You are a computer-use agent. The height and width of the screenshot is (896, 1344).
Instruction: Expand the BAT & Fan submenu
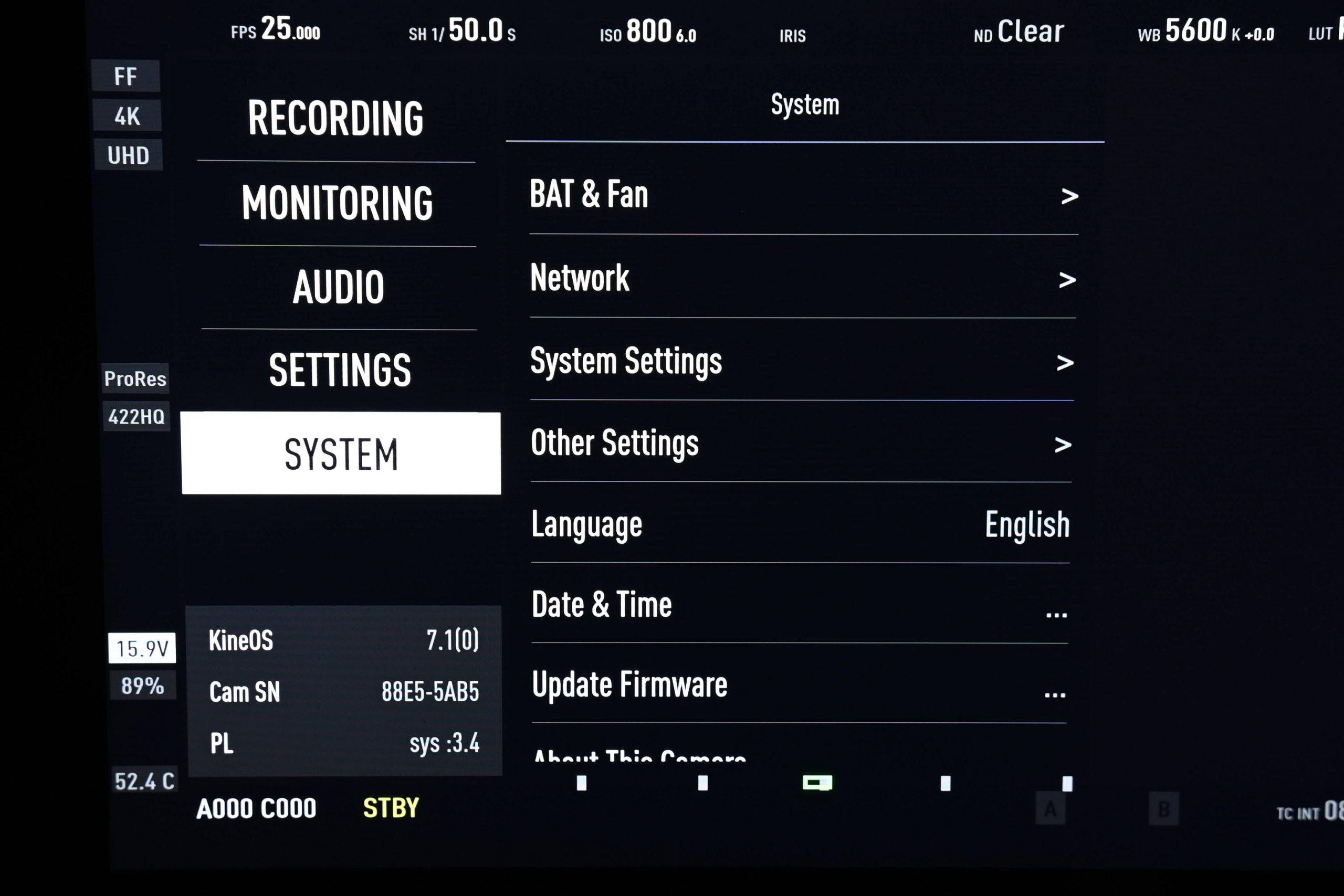(x=800, y=194)
